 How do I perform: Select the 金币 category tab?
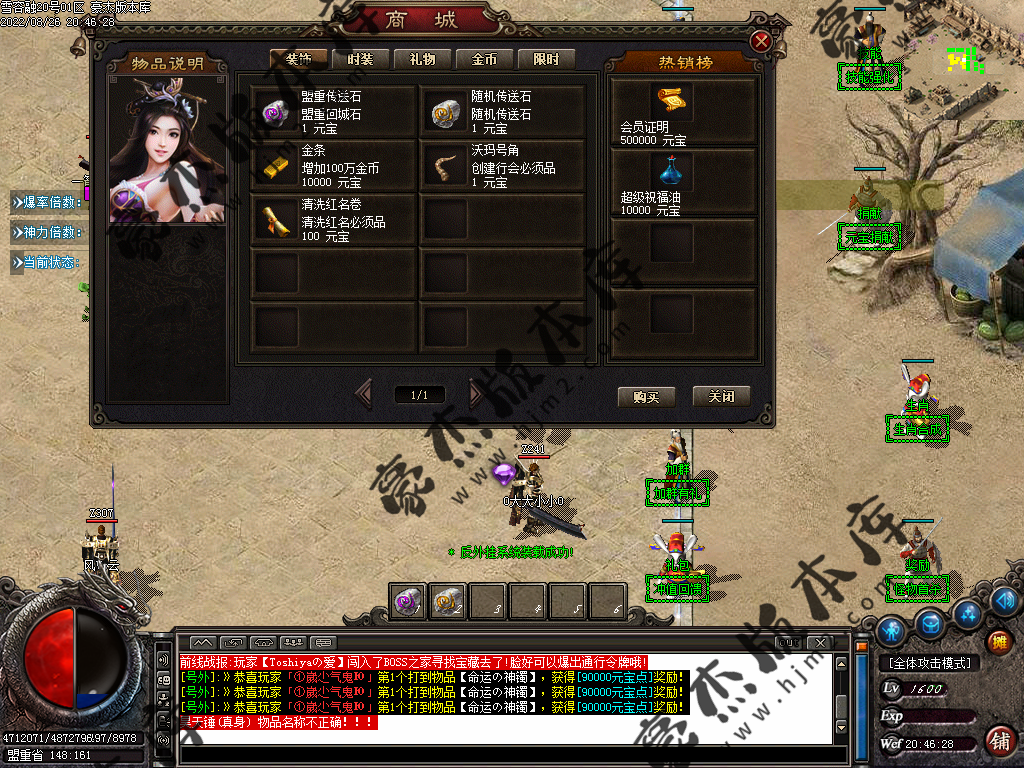point(484,60)
